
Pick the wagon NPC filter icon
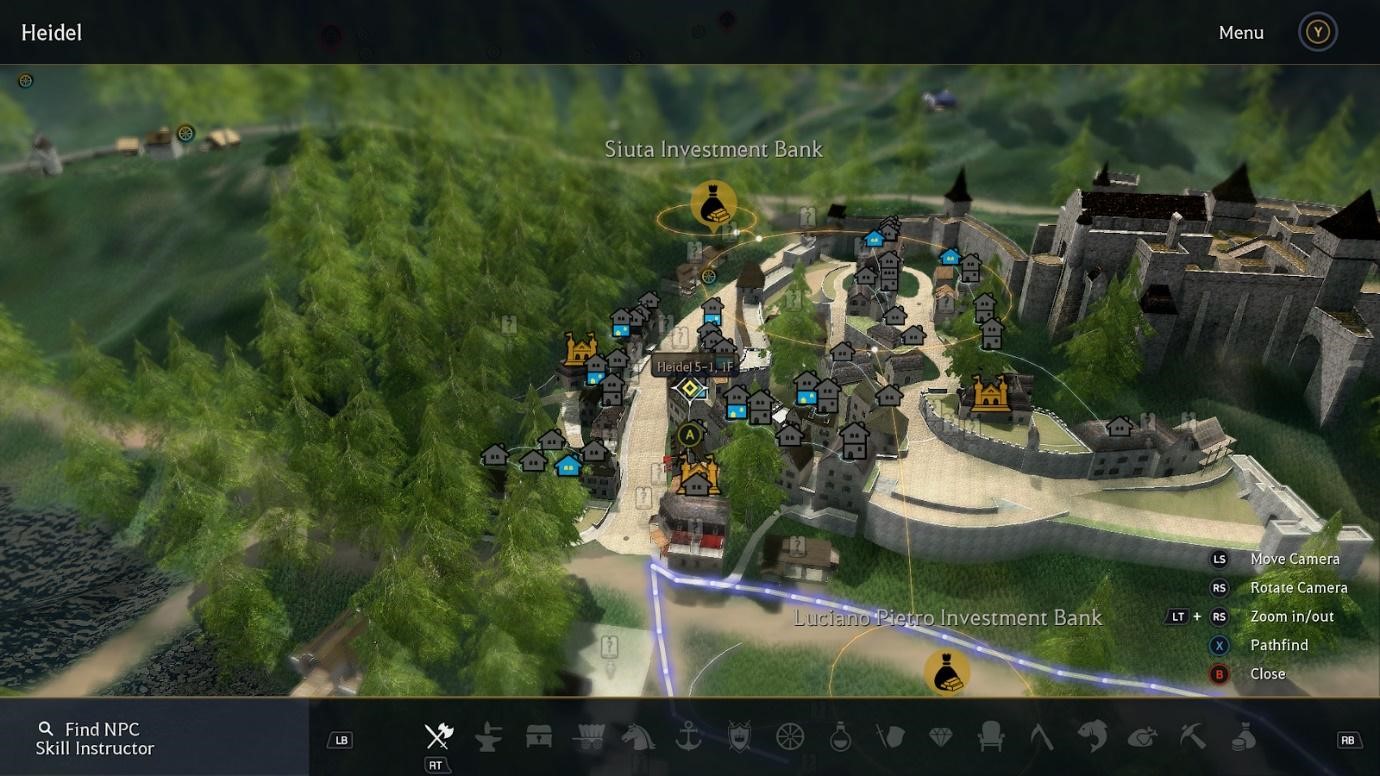pyautogui.click(x=589, y=737)
